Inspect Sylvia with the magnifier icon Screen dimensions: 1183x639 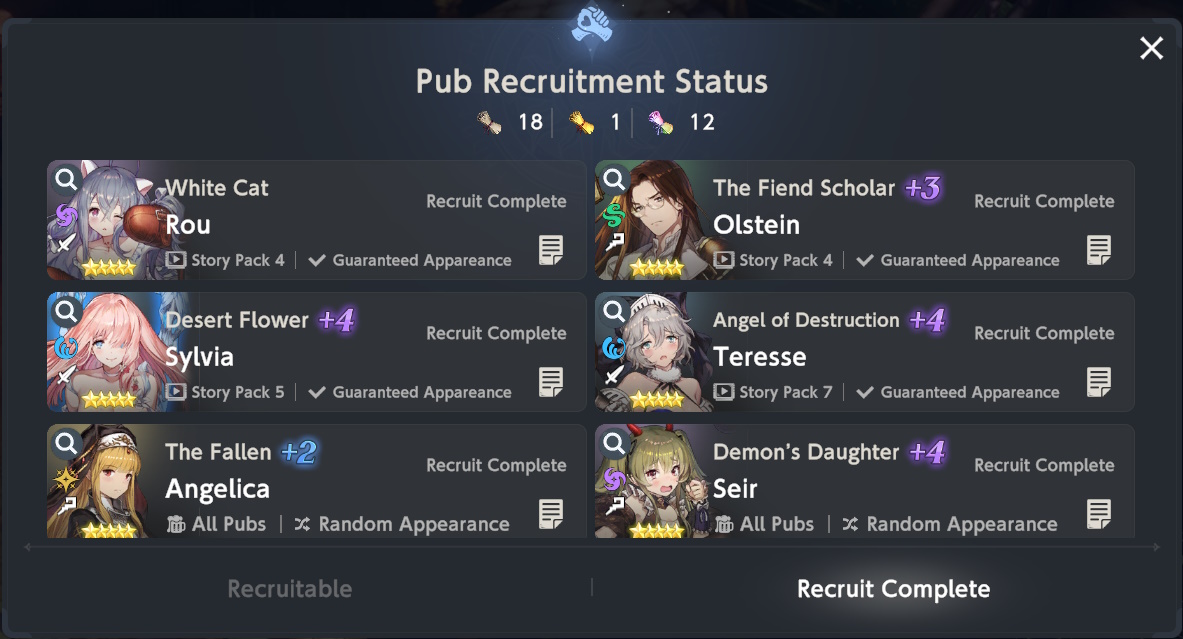click(x=66, y=312)
